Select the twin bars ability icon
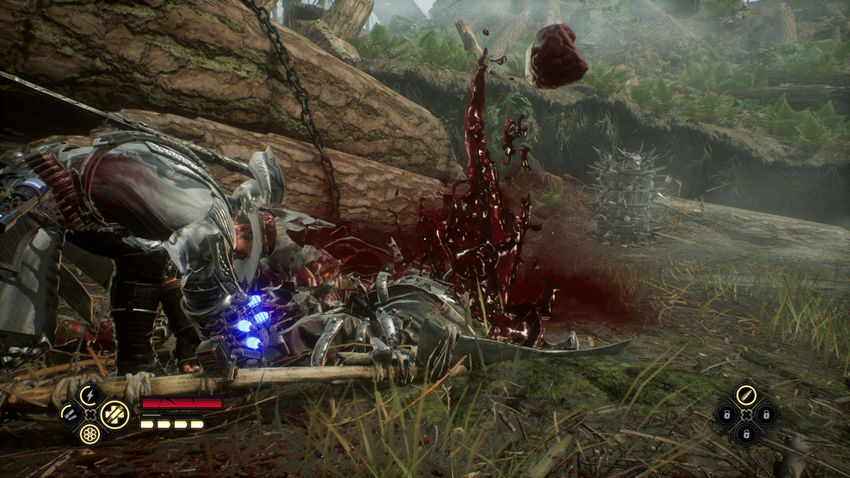Viewport: 850px width, 478px height. coord(69,413)
